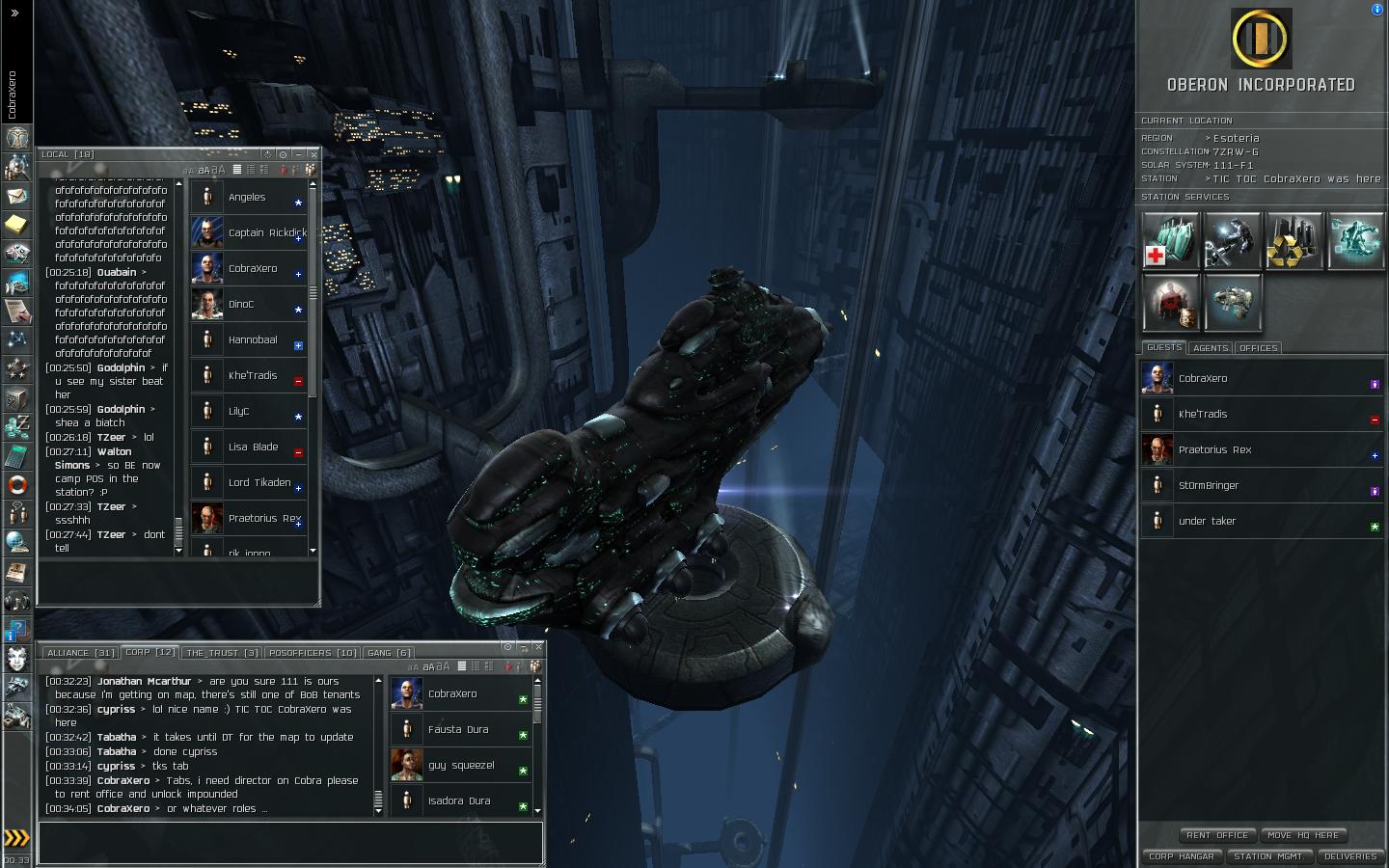The height and width of the screenshot is (868, 1389).
Task: Switch to the Offices tab
Action: (x=1258, y=348)
